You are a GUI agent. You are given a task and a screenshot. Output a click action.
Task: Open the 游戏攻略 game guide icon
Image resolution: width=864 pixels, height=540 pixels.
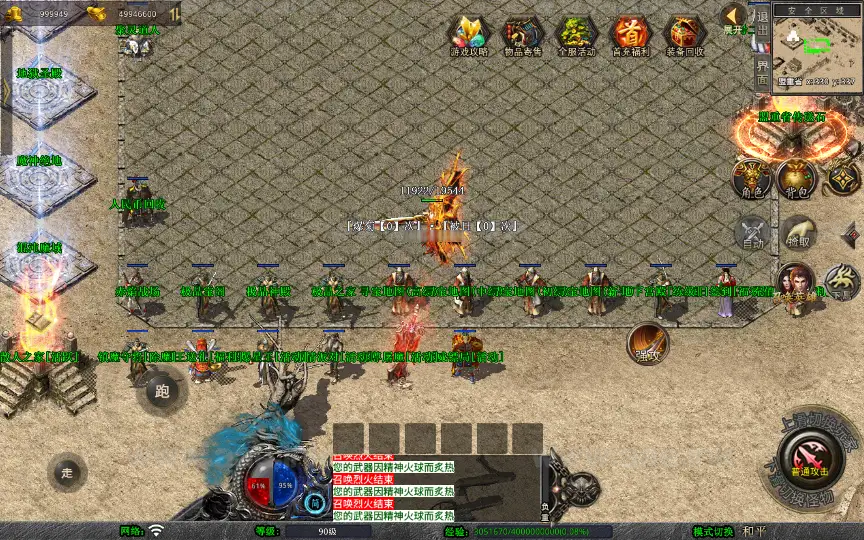point(469,35)
